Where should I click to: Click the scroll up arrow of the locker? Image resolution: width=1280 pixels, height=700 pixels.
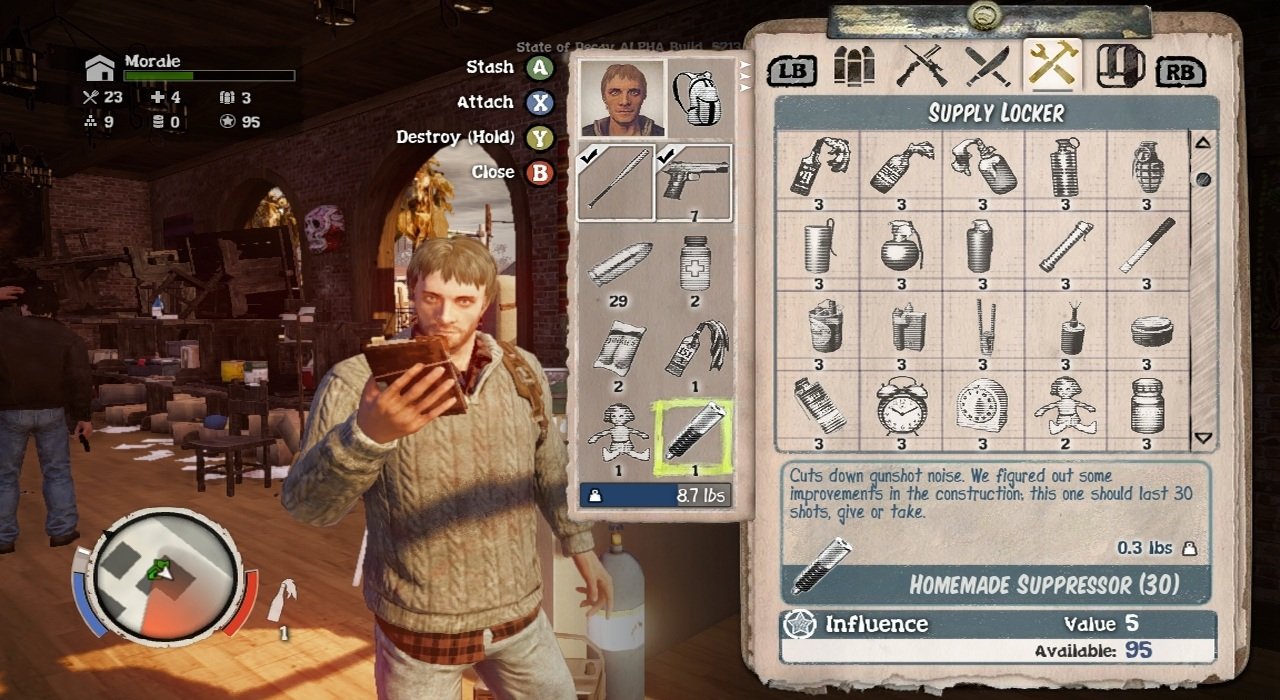coord(1203,143)
